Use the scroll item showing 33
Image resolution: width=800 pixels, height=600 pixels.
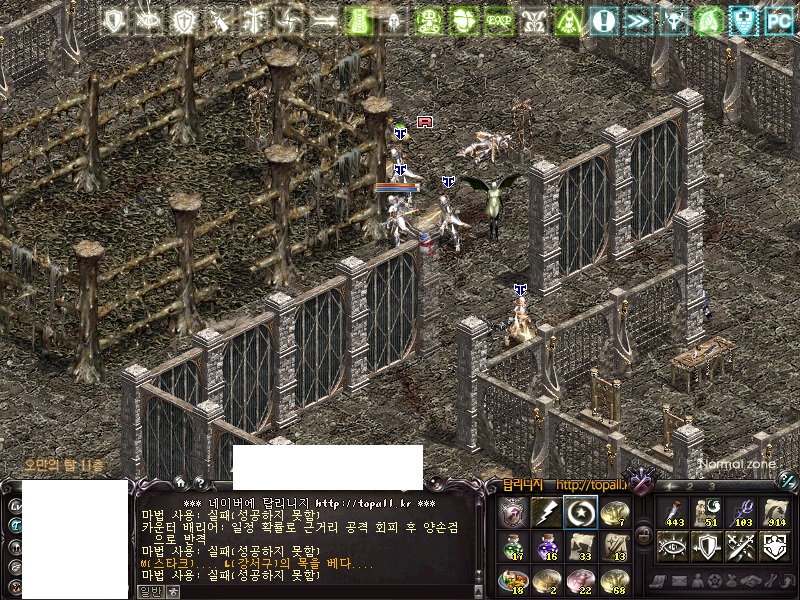(x=580, y=546)
